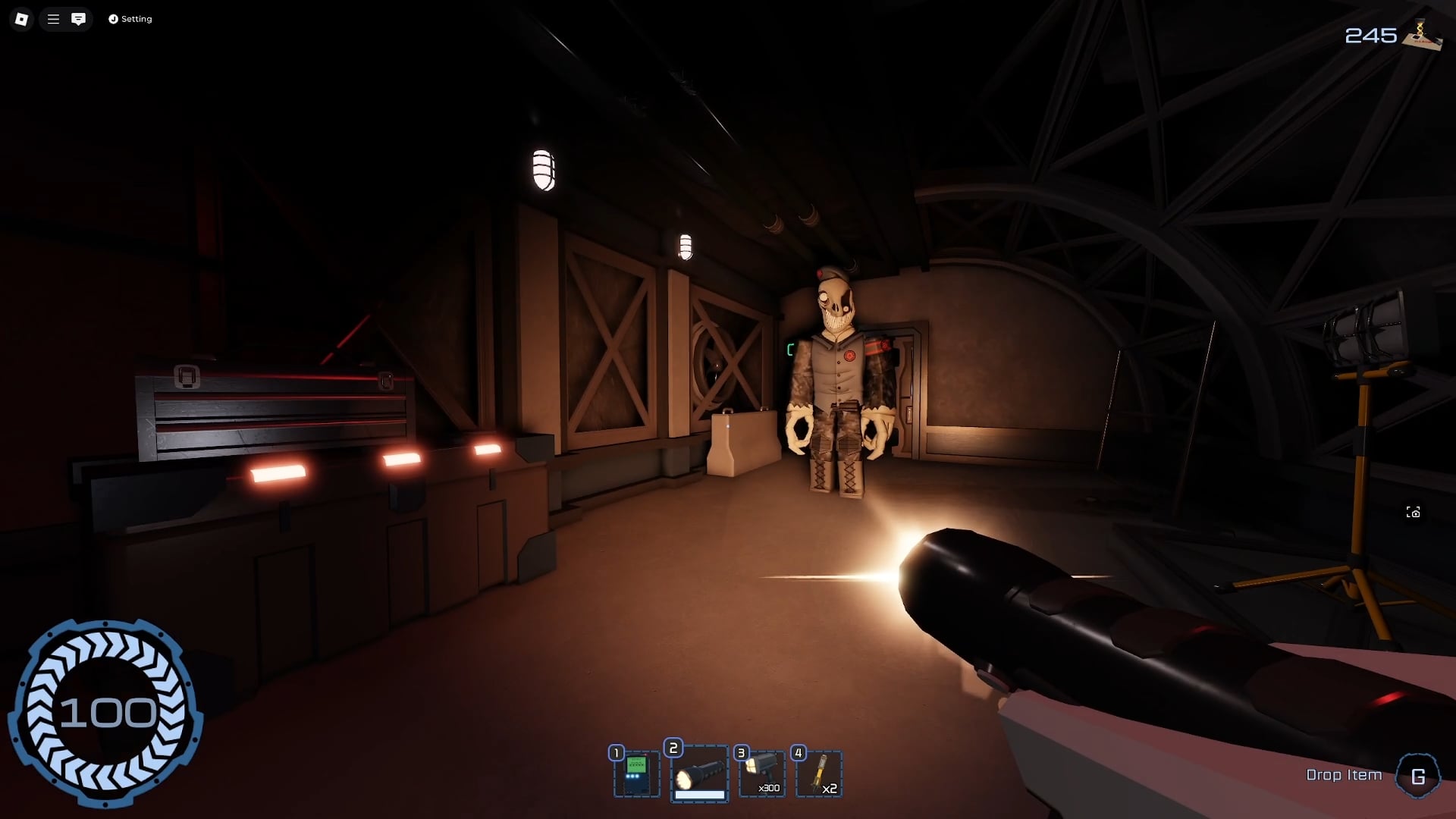This screenshot has height=819, width=1456.
Task: Click the G key indicator beside Drop Item
Action: point(1417,777)
